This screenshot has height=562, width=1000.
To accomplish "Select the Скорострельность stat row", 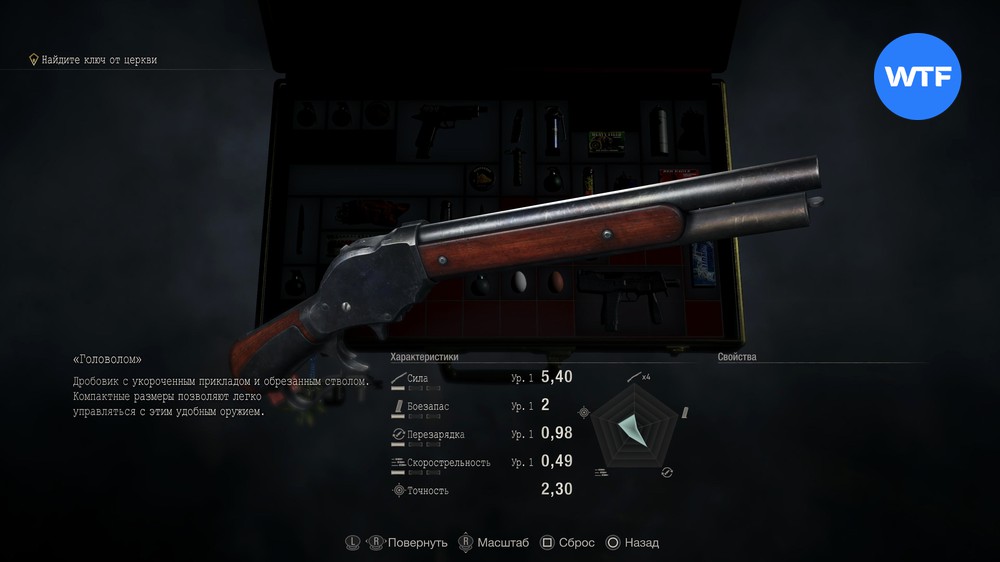I will pyautogui.click(x=482, y=462).
